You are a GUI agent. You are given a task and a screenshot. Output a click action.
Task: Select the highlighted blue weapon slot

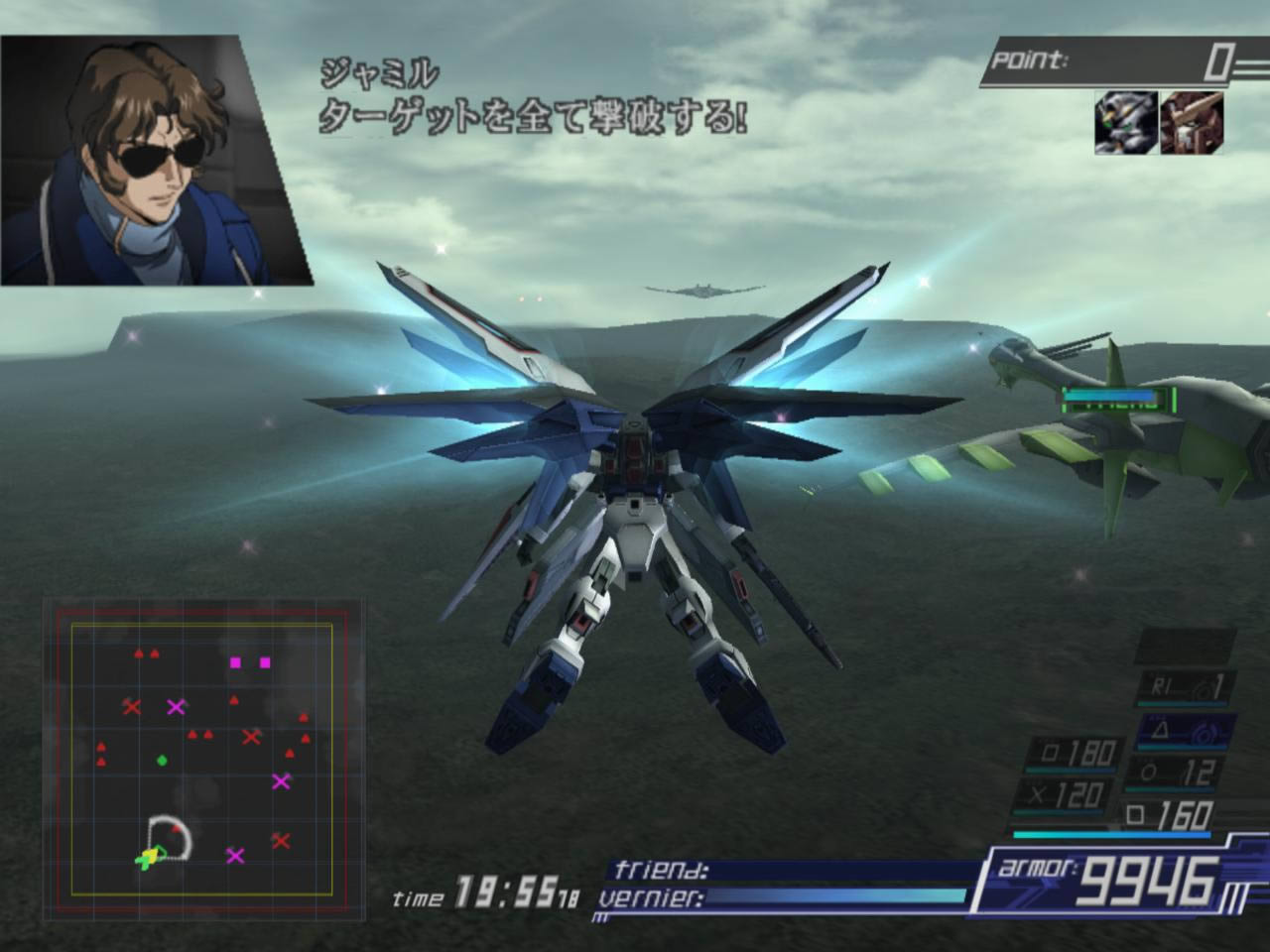[1187, 731]
